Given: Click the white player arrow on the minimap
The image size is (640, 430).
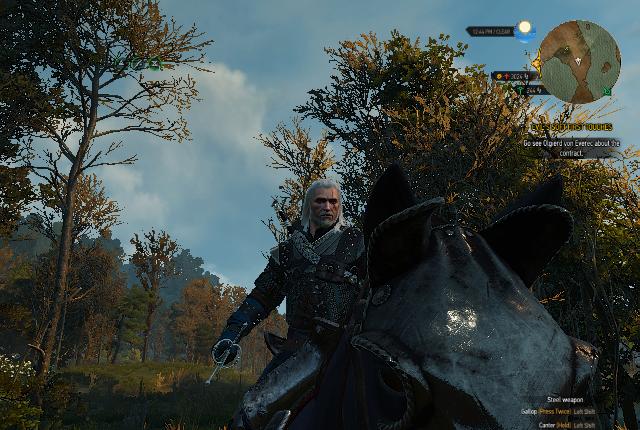Looking at the screenshot, I should click(578, 61).
